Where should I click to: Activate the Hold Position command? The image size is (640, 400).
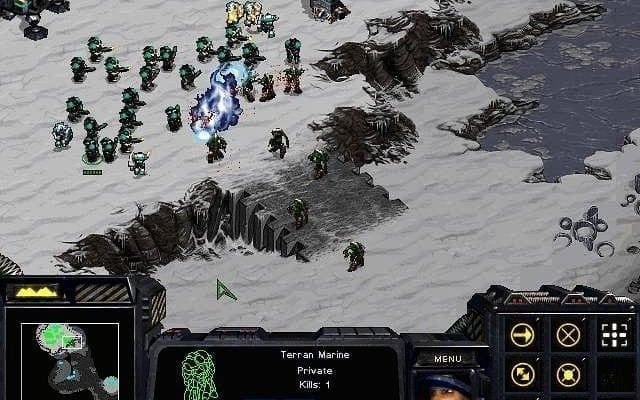click(568, 376)
